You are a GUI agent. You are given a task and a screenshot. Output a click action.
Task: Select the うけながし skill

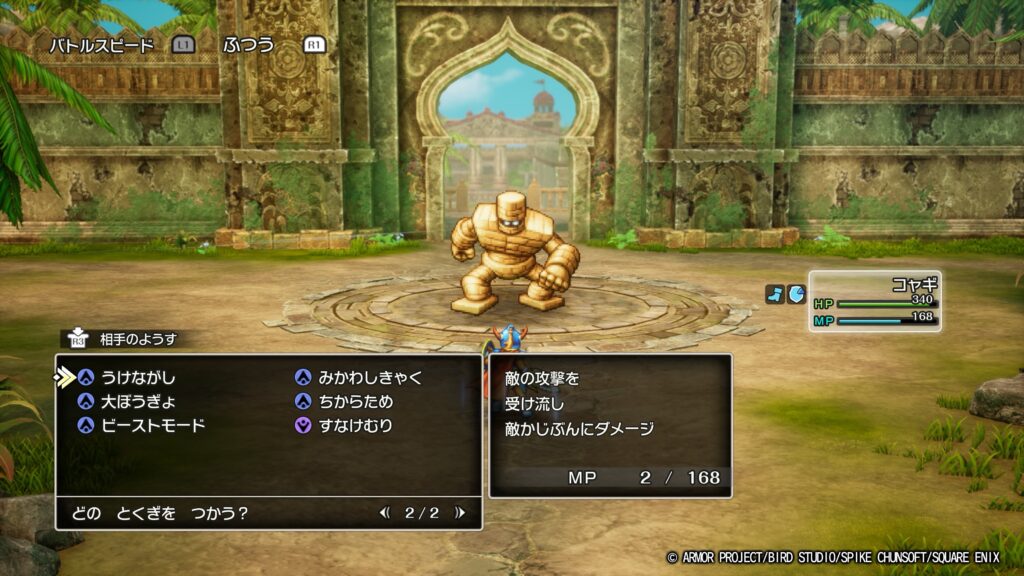pos(137,378)
